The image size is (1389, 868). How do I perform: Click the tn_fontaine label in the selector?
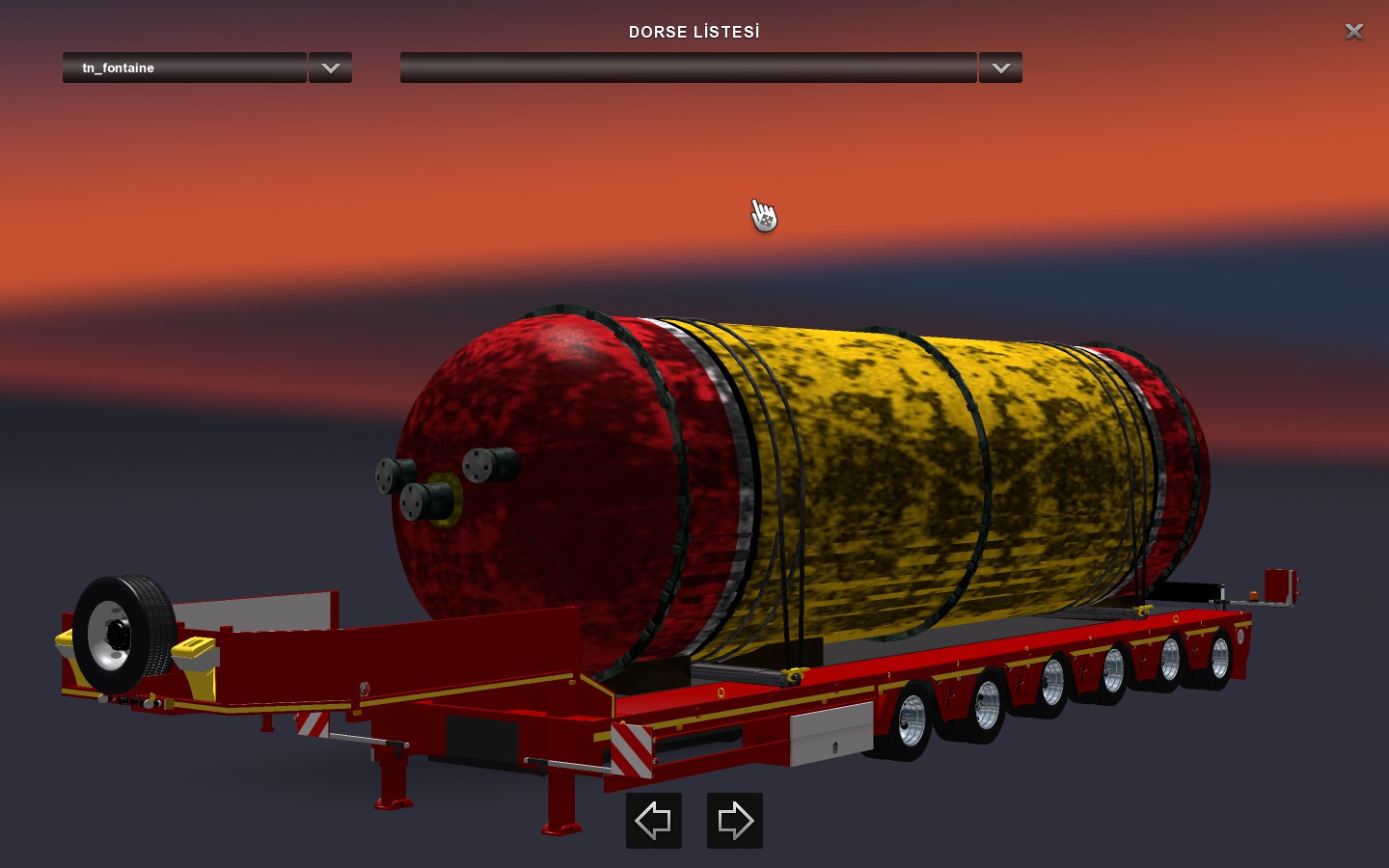117,68
